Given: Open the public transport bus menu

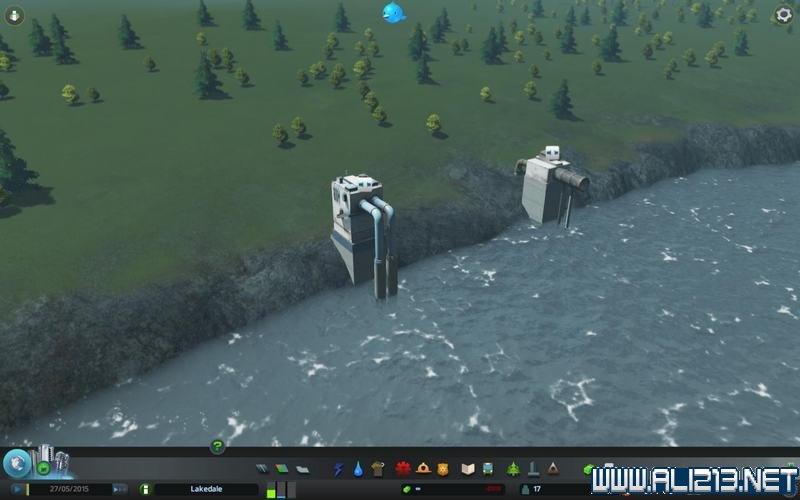Looking at the screenshot, I should [x=486, y=468].
